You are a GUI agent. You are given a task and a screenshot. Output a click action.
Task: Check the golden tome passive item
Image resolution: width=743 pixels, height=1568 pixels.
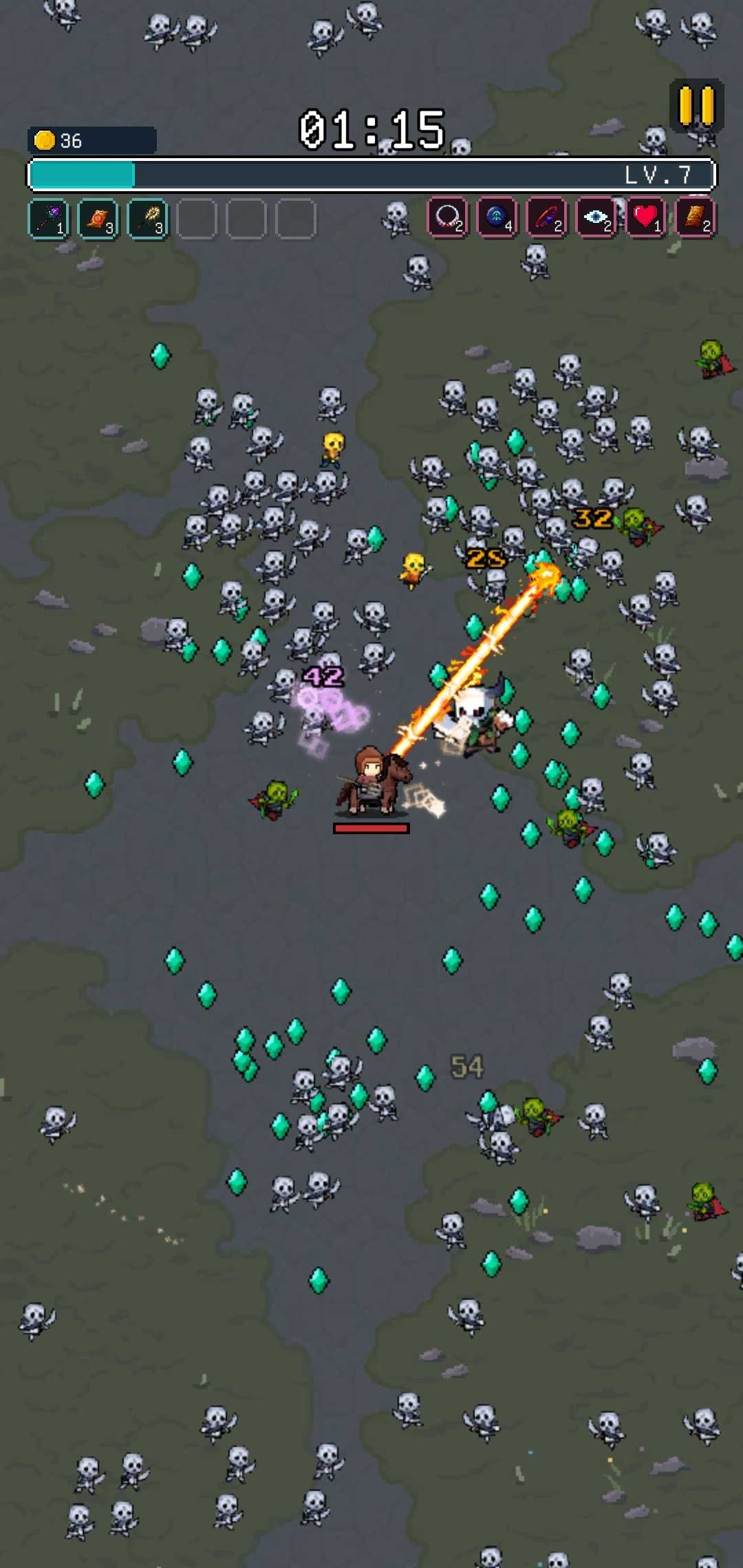[696, 218]
